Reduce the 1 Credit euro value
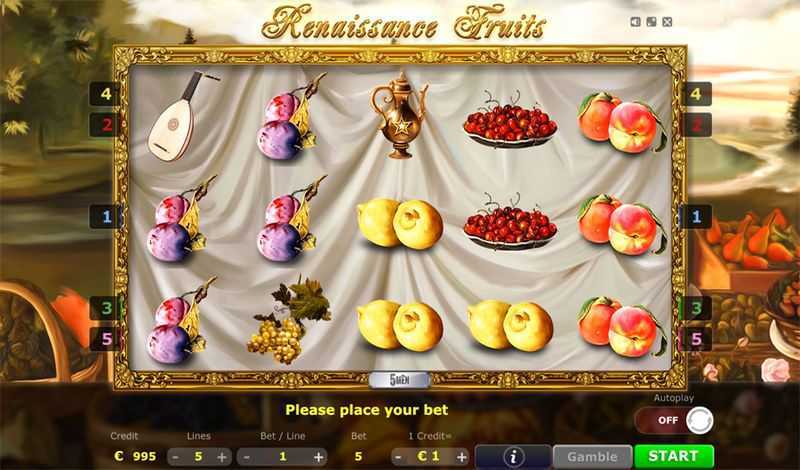The width and height of the screenshot is (800, 470). [398, 456]
